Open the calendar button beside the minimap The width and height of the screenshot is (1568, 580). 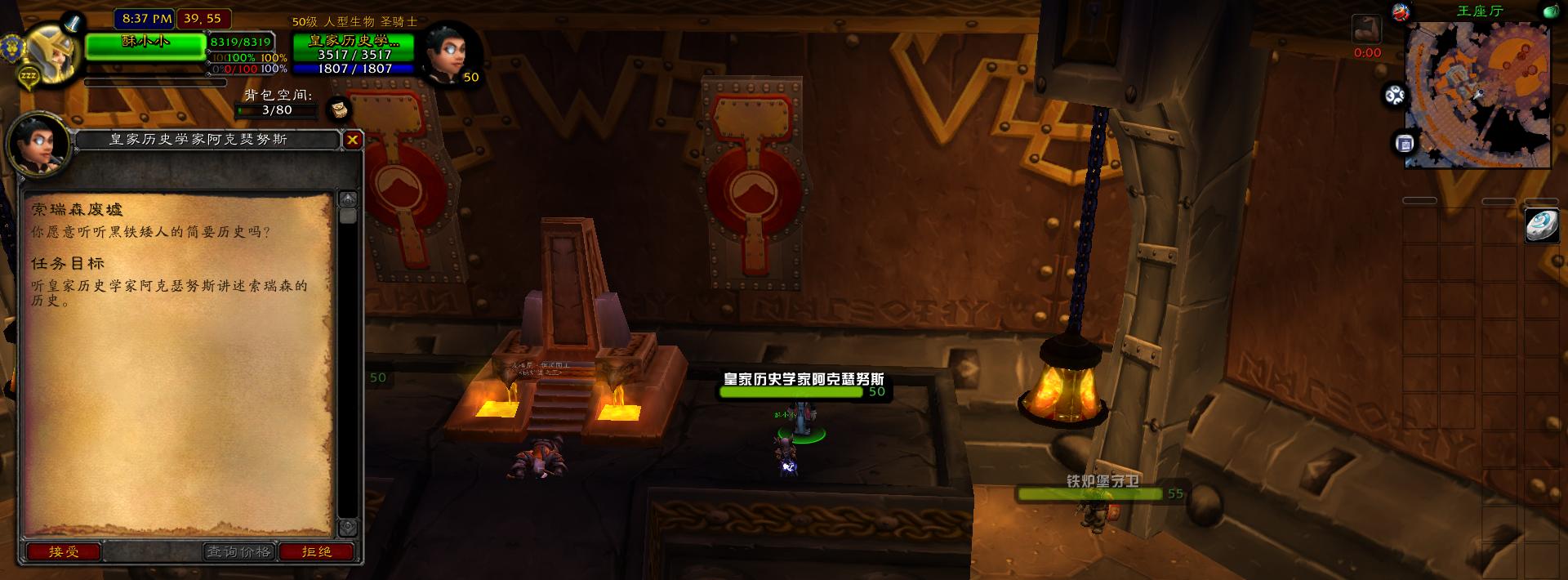click(1405, 144)
